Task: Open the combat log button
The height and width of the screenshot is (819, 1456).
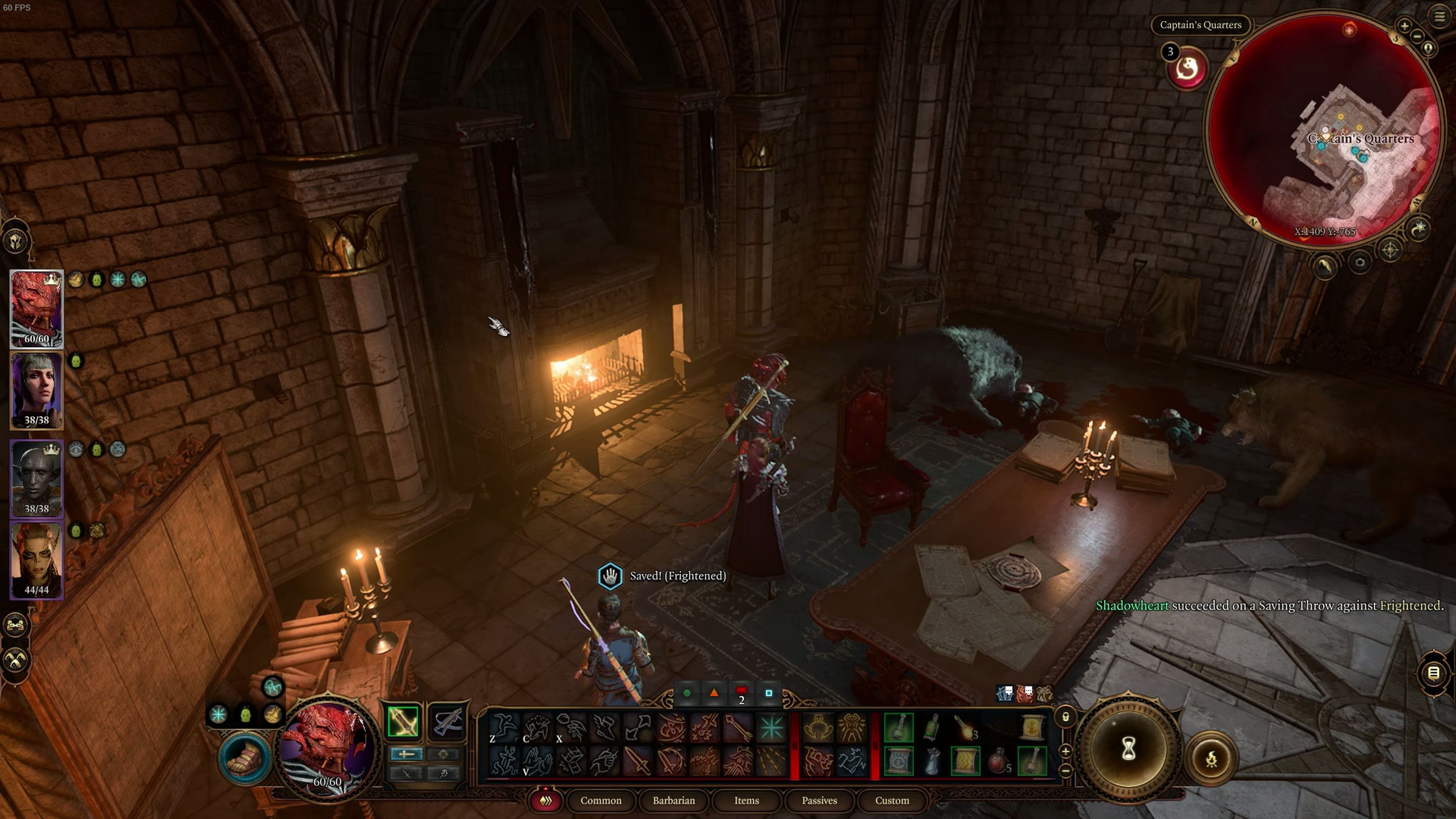Action: (1433, 673)
